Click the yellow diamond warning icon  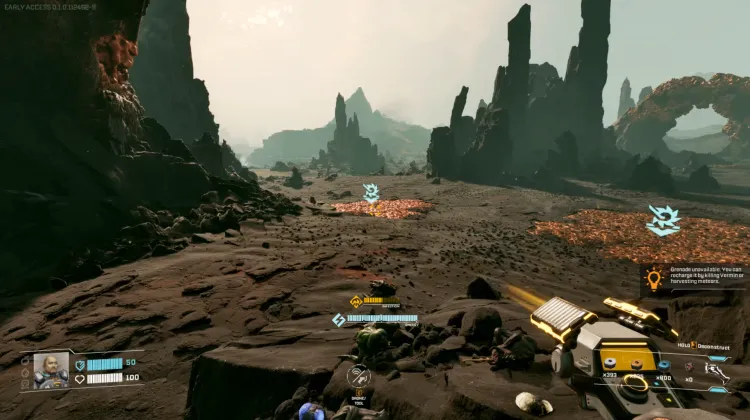pos(356,301)
